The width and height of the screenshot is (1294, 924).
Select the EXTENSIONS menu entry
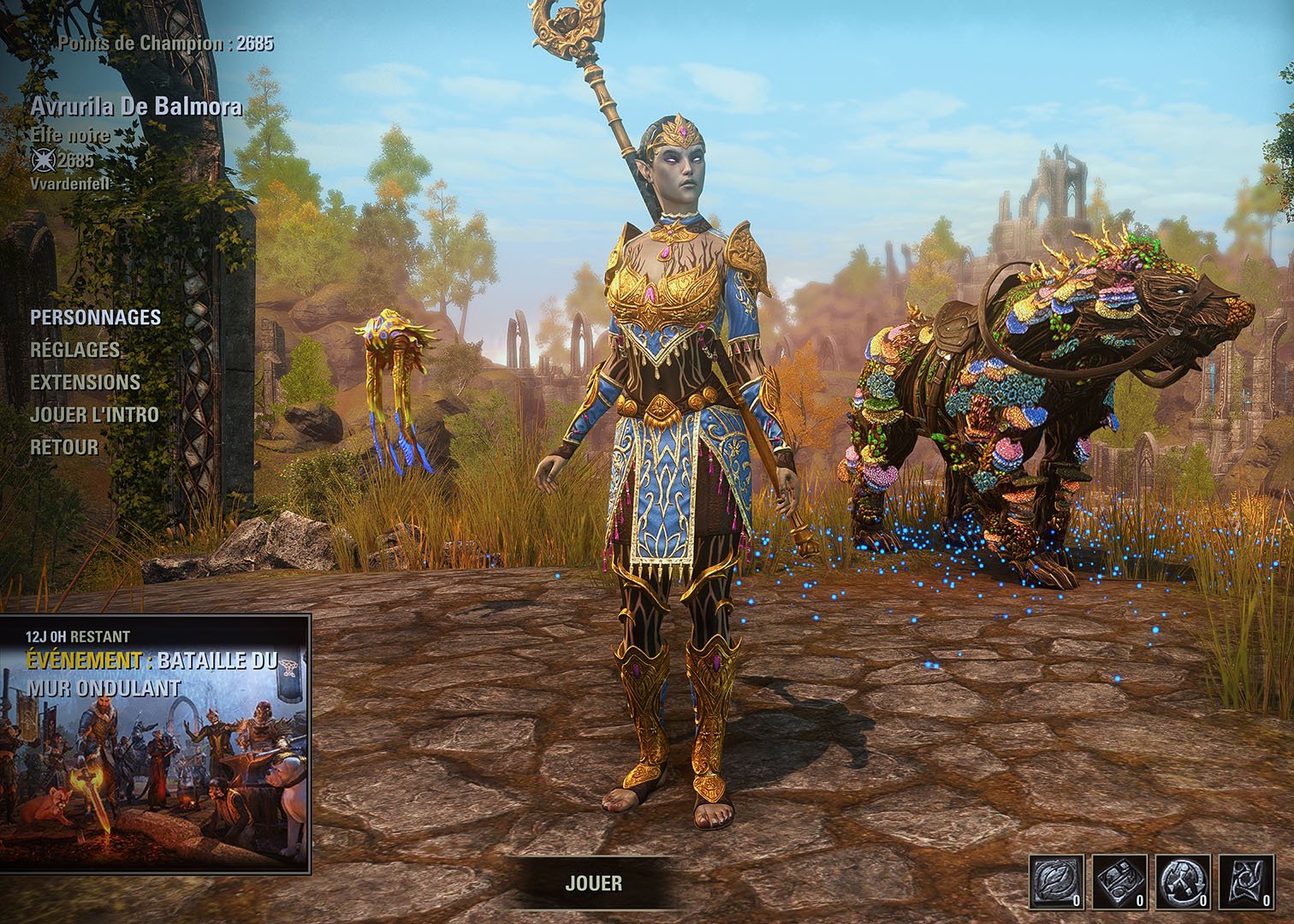[x=85, y=382]
